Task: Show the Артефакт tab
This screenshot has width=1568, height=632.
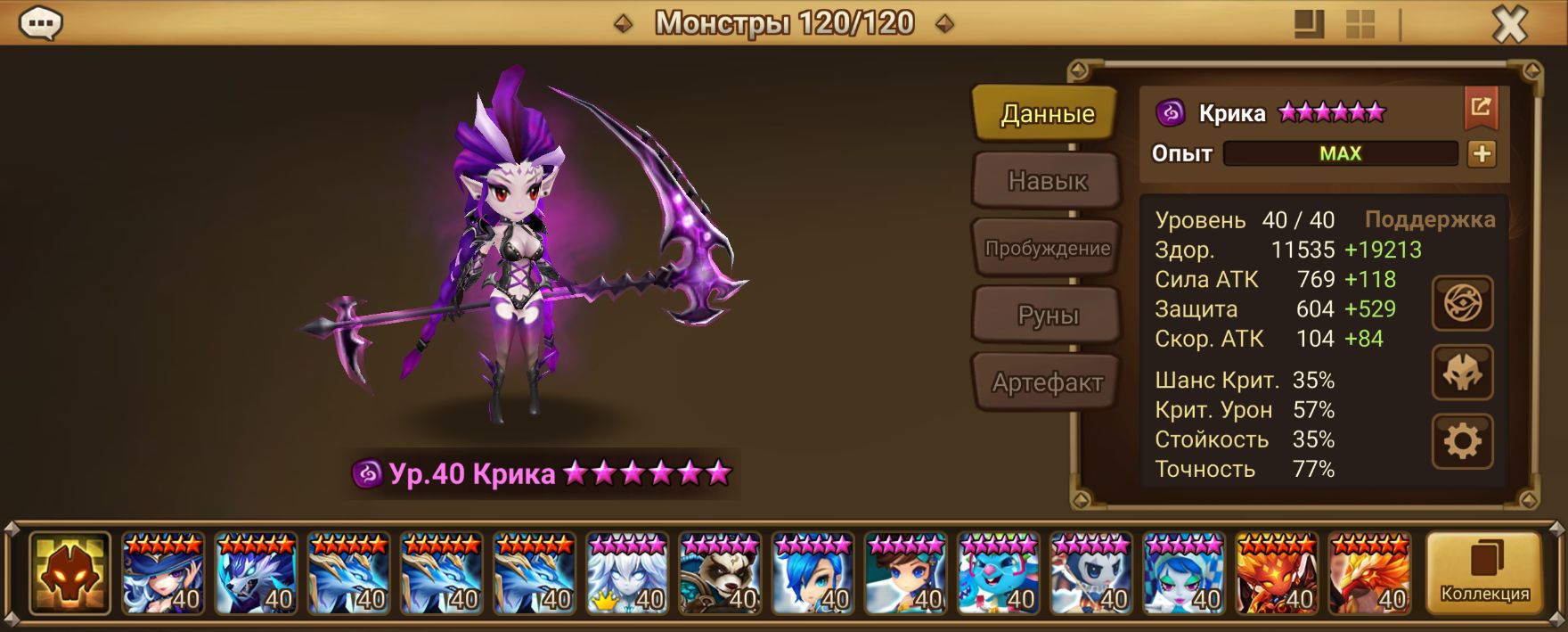Action: [1047, 383]
